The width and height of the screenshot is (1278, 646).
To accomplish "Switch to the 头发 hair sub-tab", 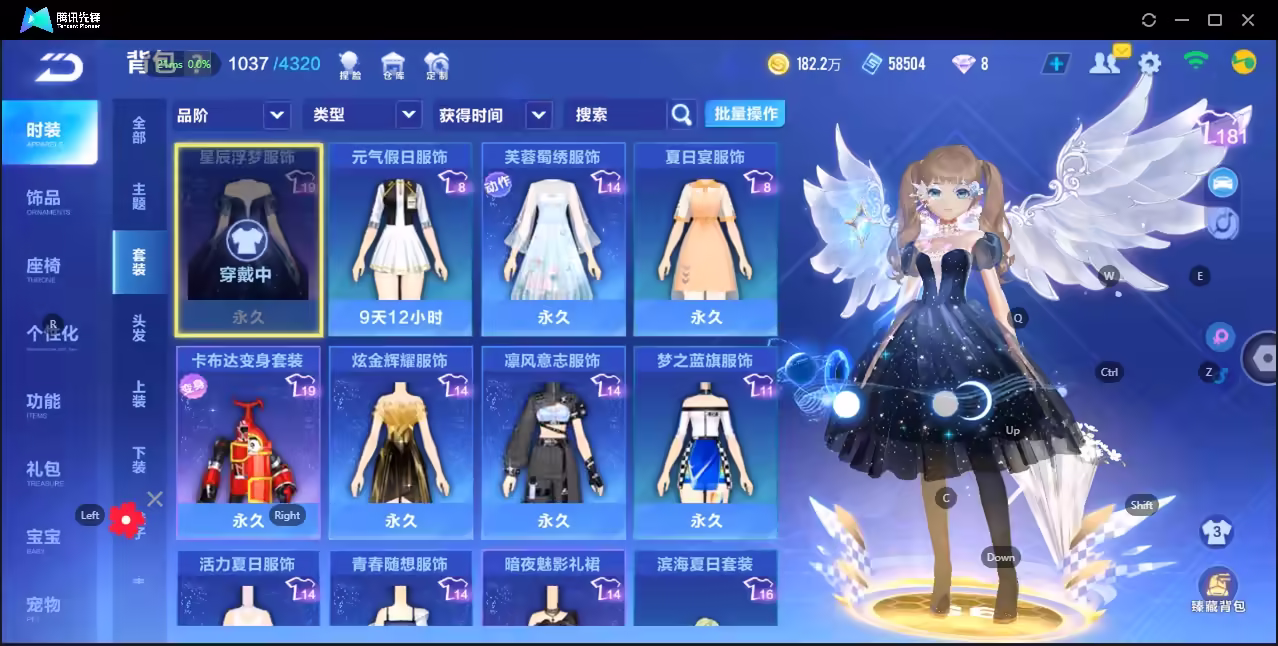I will click(x=139, y=328).
